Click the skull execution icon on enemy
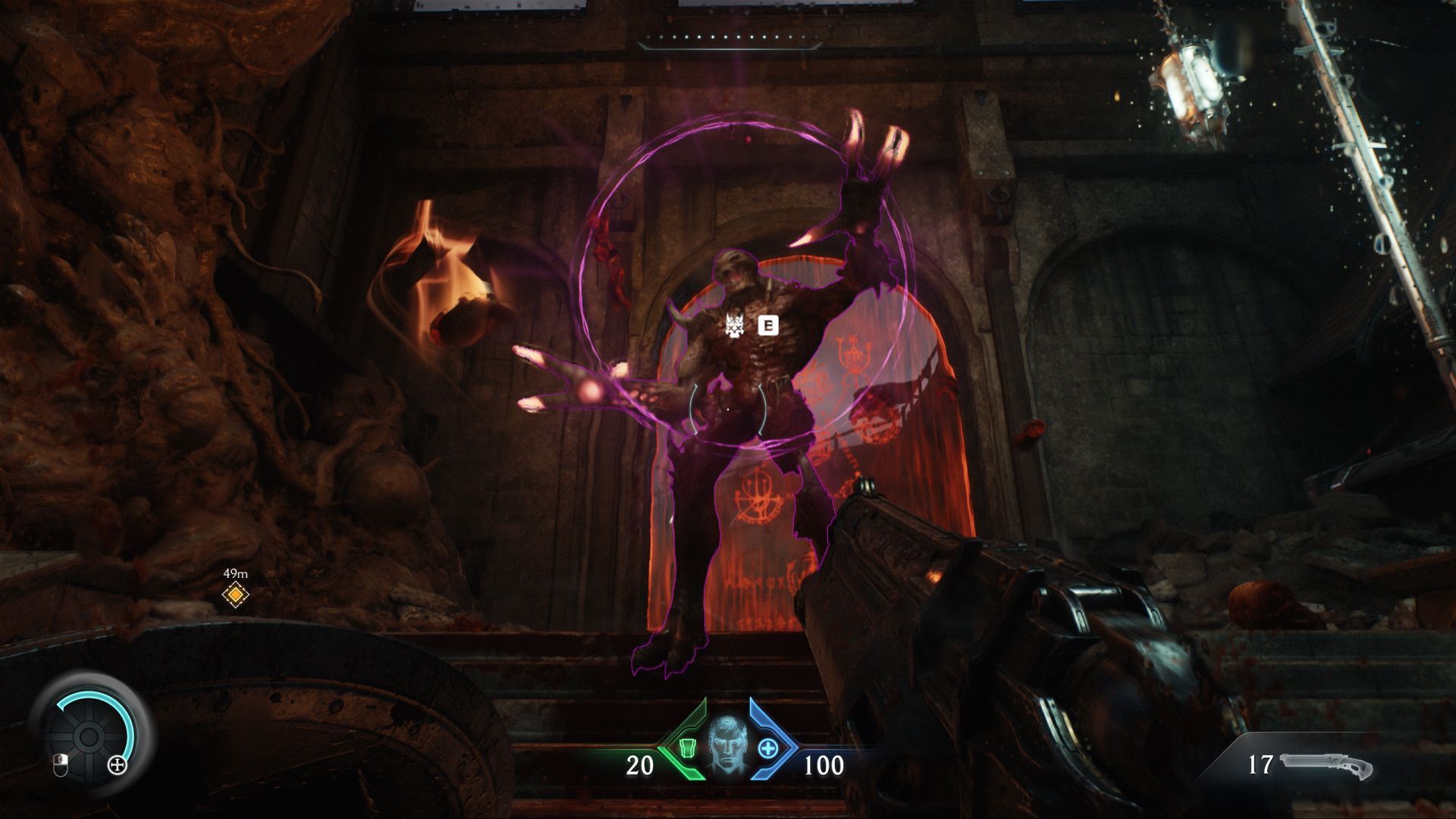 tap(733, 326)
